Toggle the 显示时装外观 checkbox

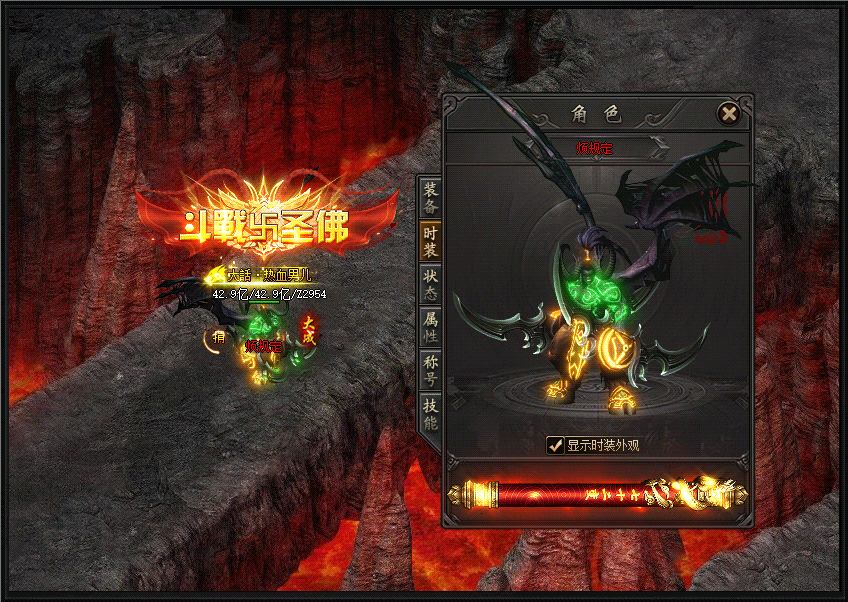click(555, 445)
